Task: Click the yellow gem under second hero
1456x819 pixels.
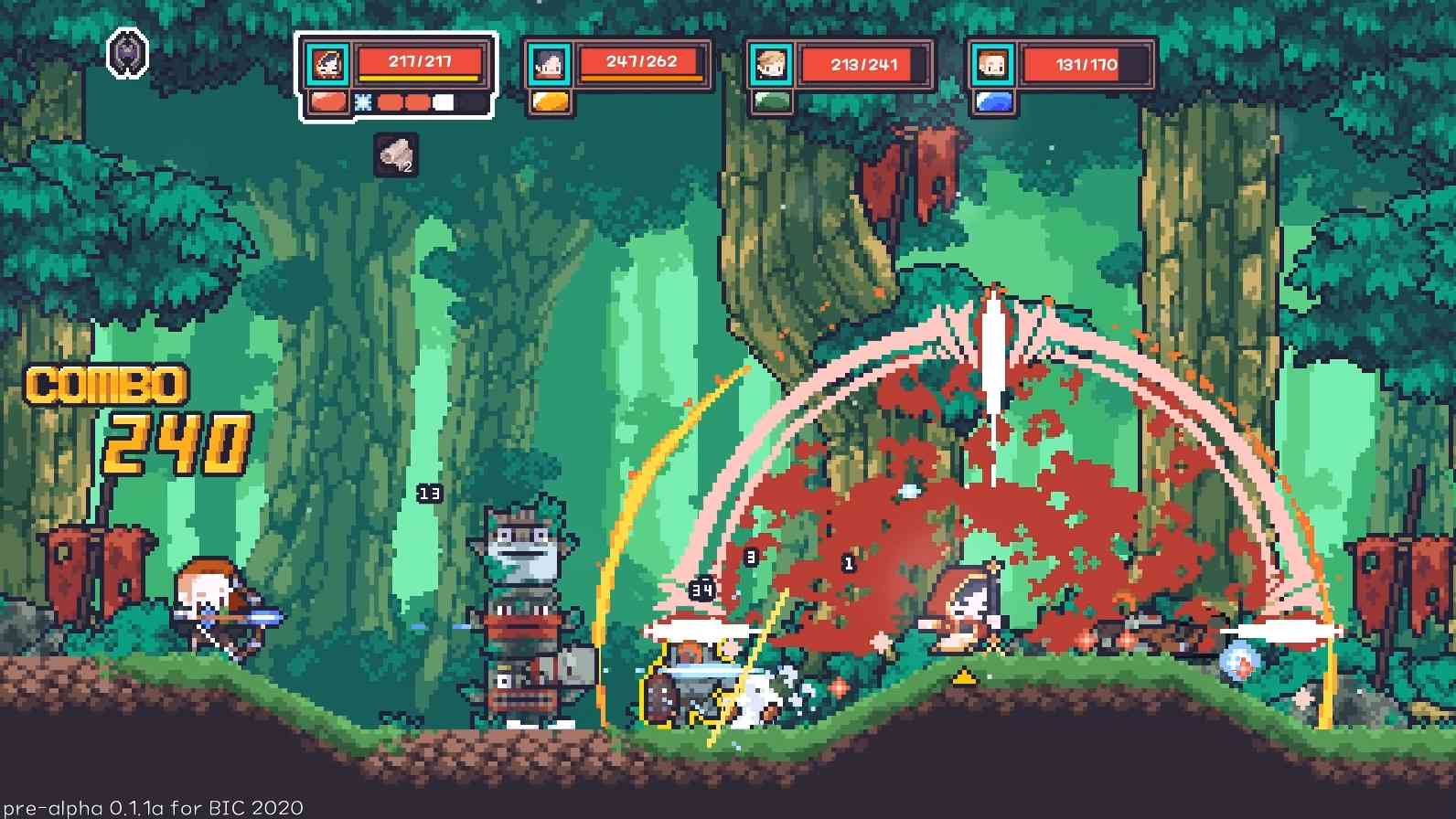Action: [x=550, y=101]
